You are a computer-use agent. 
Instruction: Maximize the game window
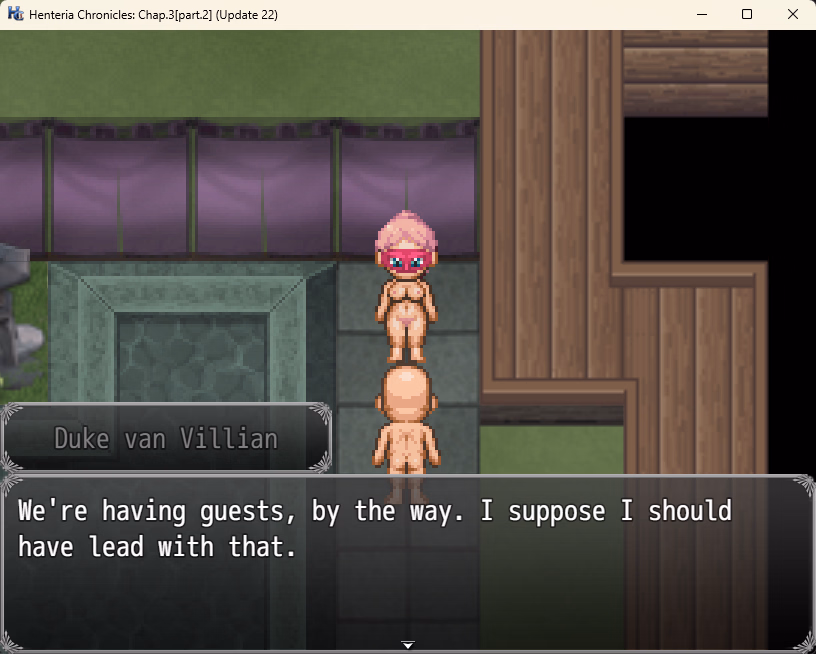point(747,15)
